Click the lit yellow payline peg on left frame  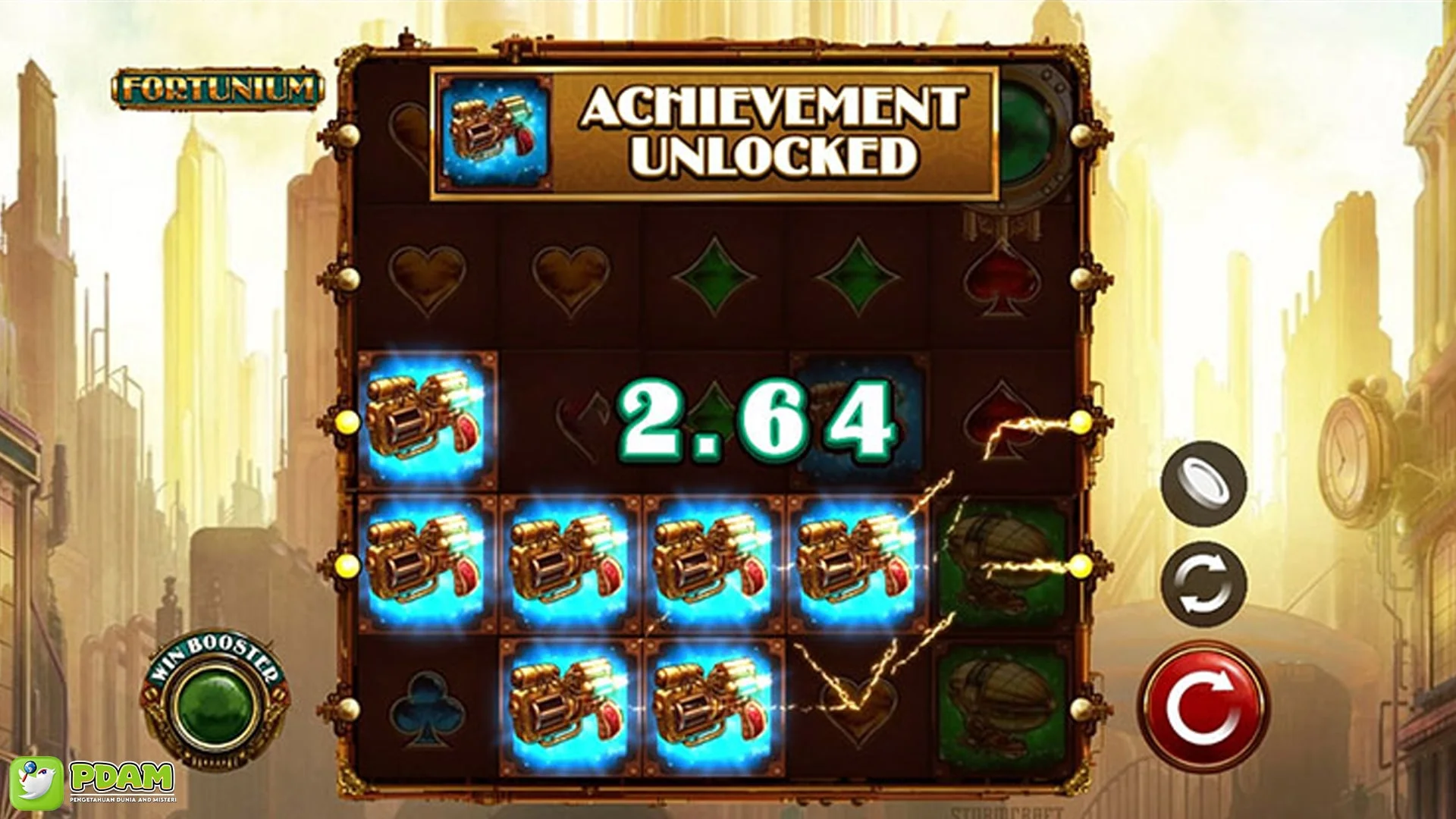point(347,422)
